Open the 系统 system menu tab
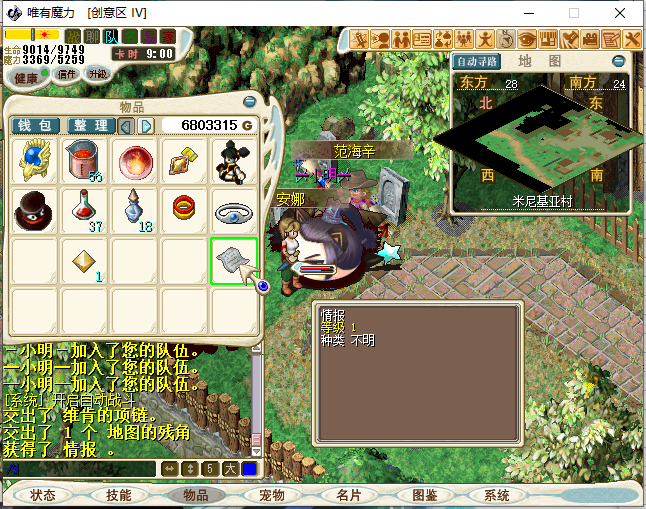This screenshot has height=509, width=646. (x=497, y=495)
